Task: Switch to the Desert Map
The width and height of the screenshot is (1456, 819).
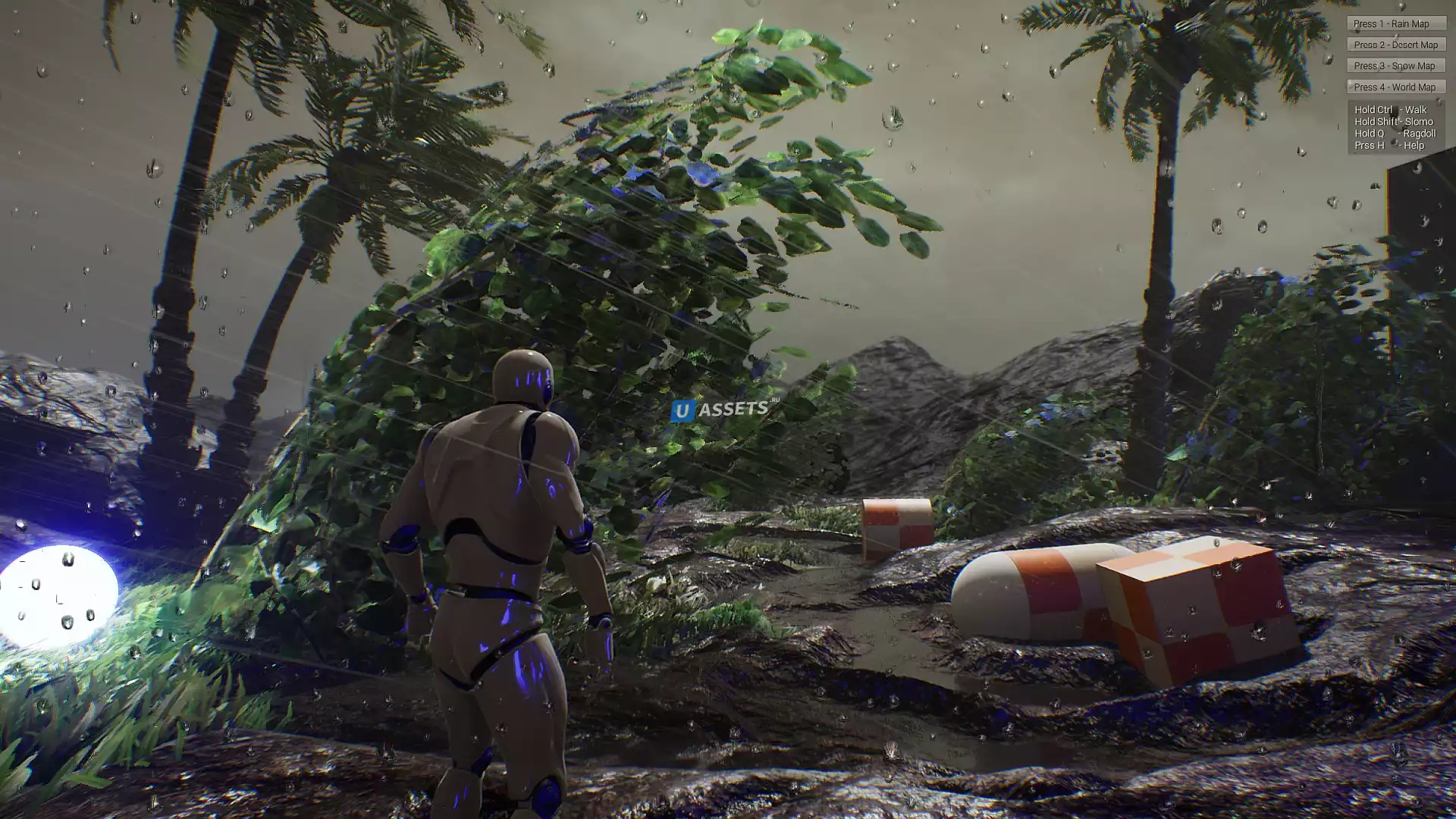Action: coord(1395,45)
